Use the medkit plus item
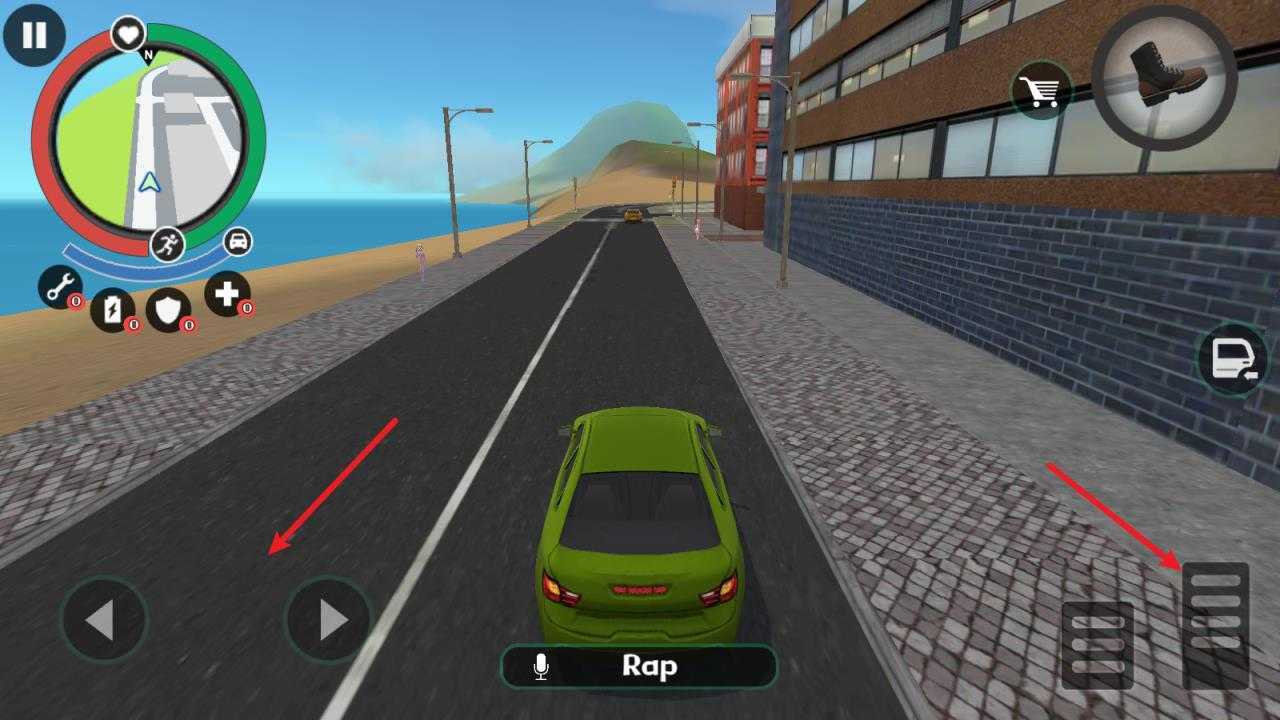The height and width of the screenshot is (720, 1280). click(x=227, y=293)
